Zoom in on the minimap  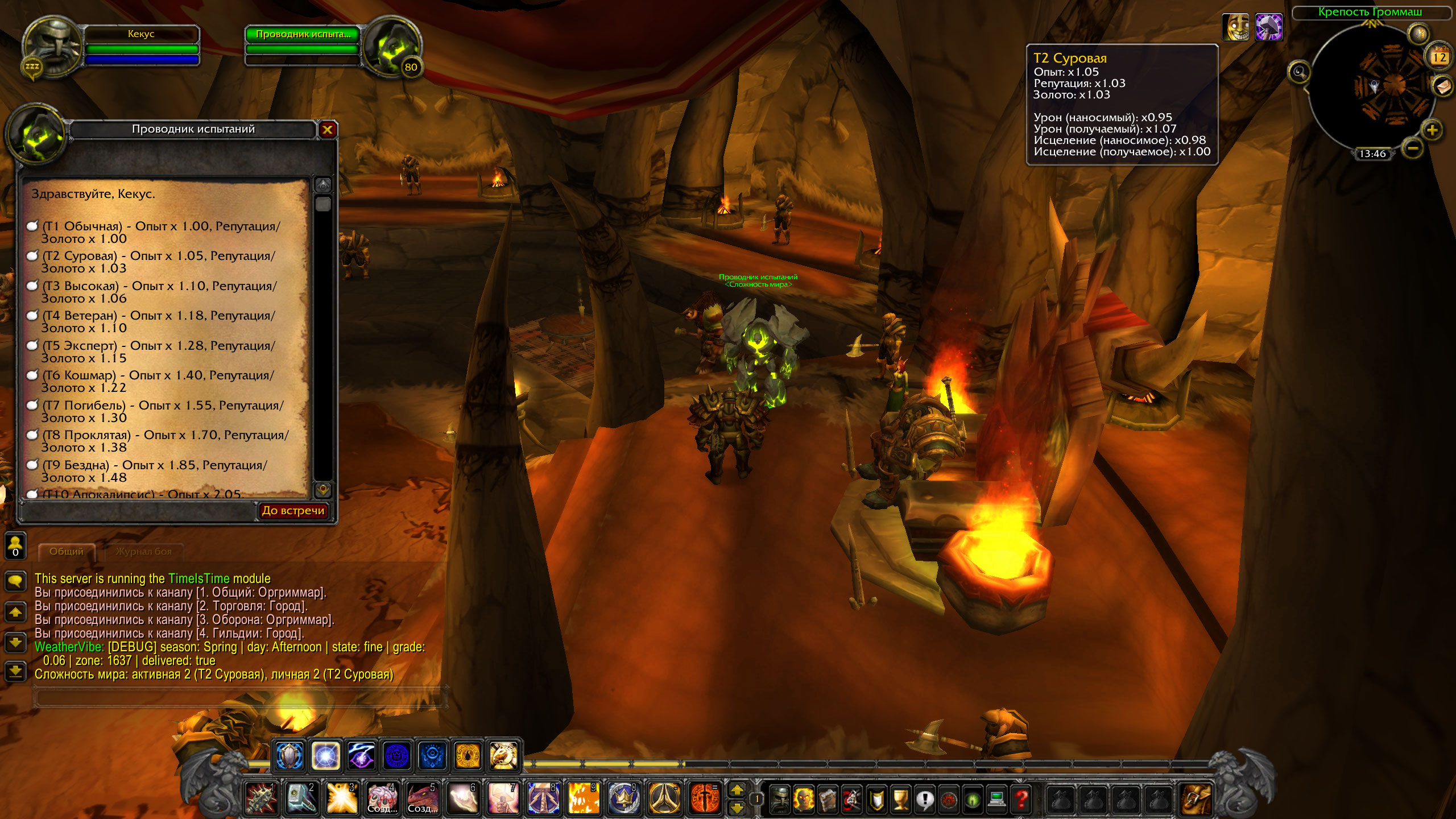pos(1432,130)
